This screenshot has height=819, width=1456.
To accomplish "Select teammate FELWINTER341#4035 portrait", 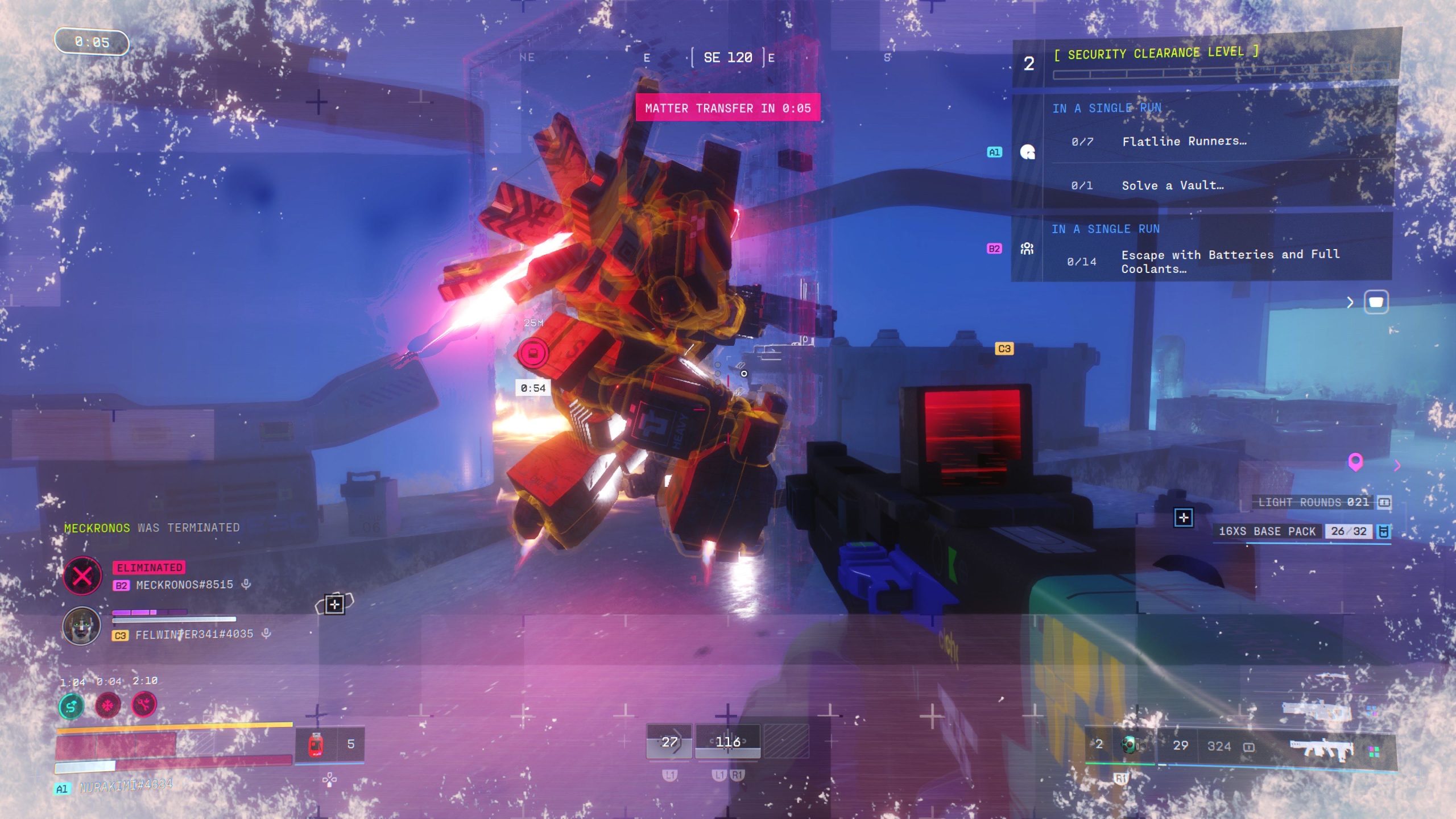I will 81,626.
